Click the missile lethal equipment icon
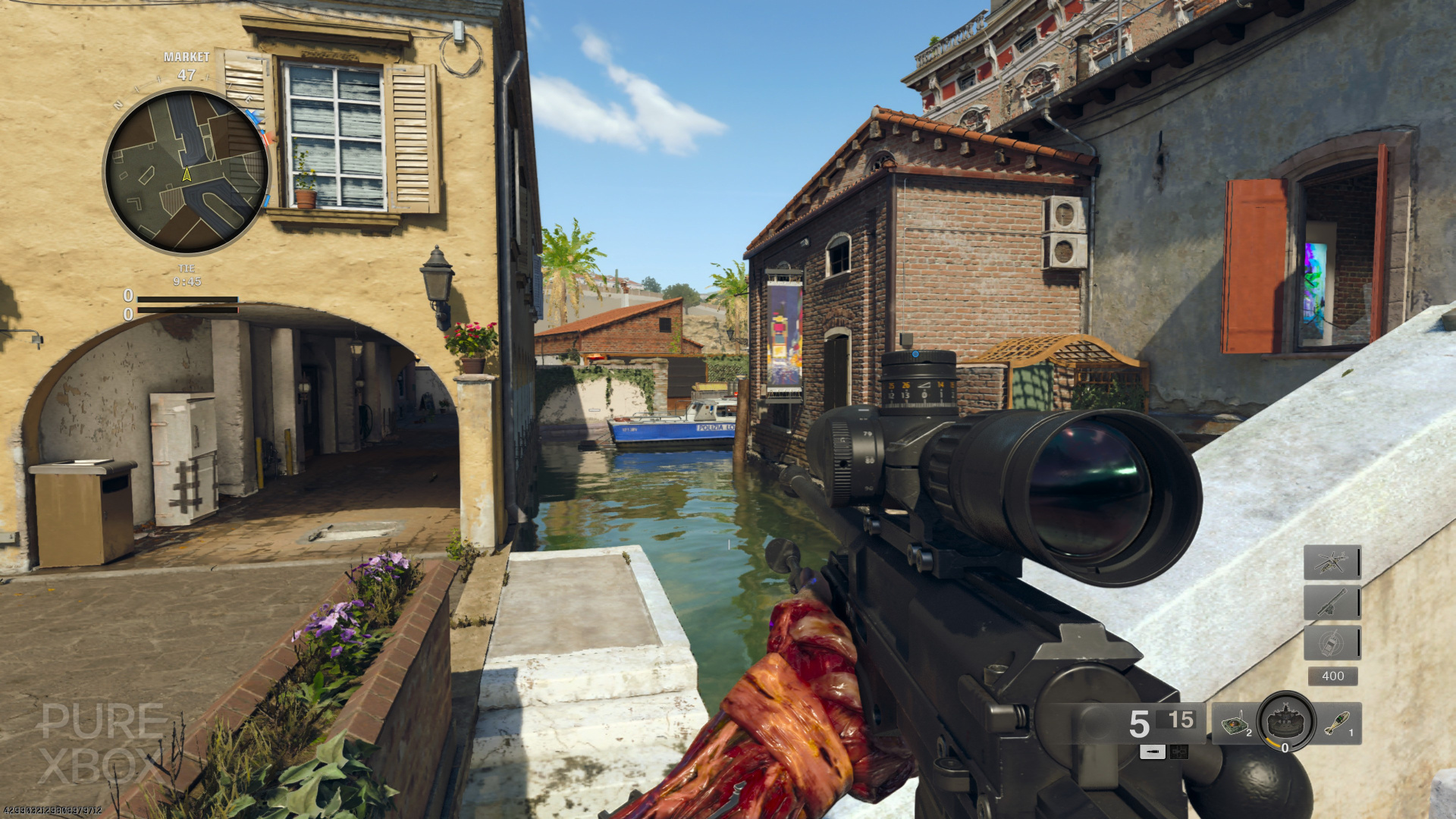The height and width of the screenshot is (819, 1456). pyautogui.click(x=1336, y=723)
